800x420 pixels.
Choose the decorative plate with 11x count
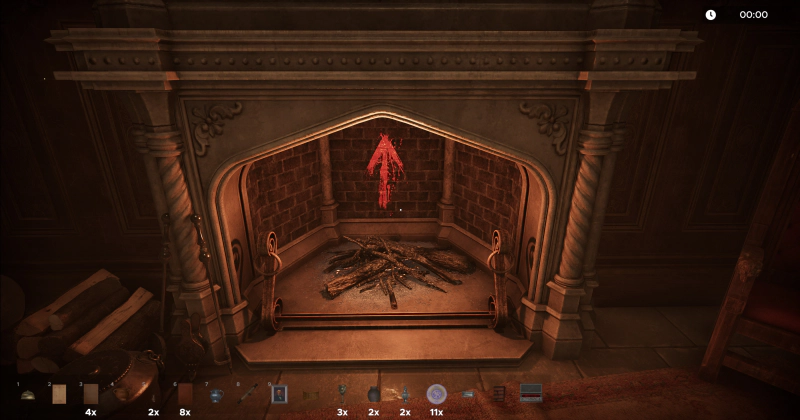pos(436,394)
